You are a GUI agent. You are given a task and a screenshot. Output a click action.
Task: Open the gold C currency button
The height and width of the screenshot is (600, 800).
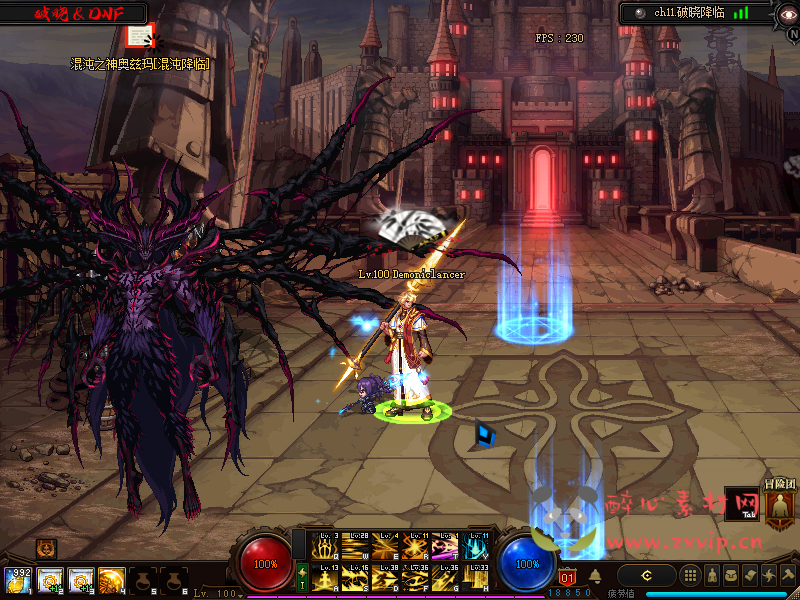pyautogui.click(x=646, y=576)
